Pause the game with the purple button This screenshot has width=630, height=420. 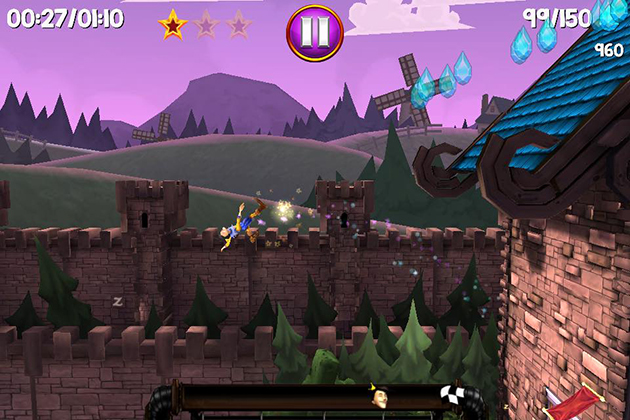pyautogui.click(x=315, y=28)
